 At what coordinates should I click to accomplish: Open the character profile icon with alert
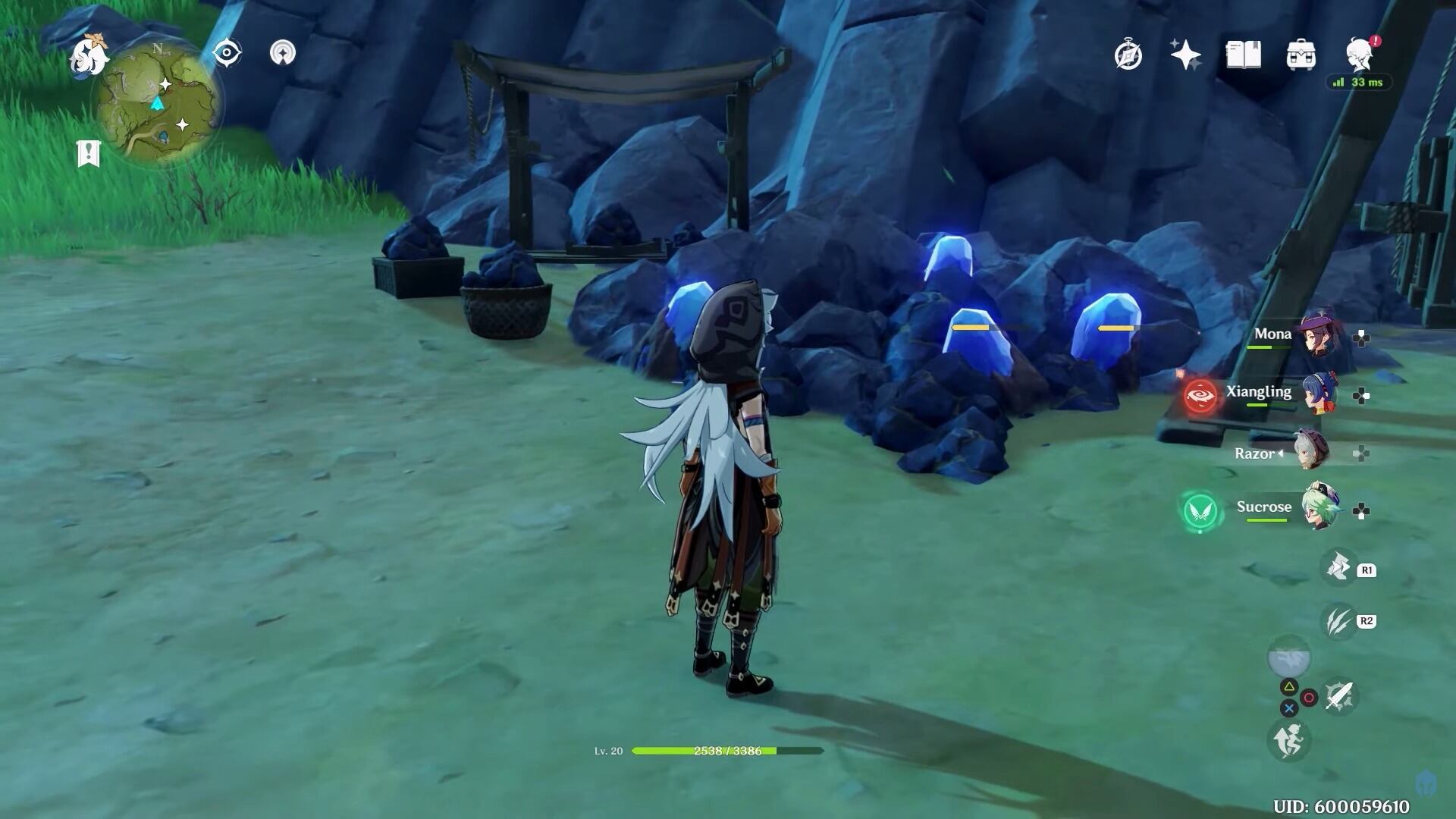pos(1360,55)
